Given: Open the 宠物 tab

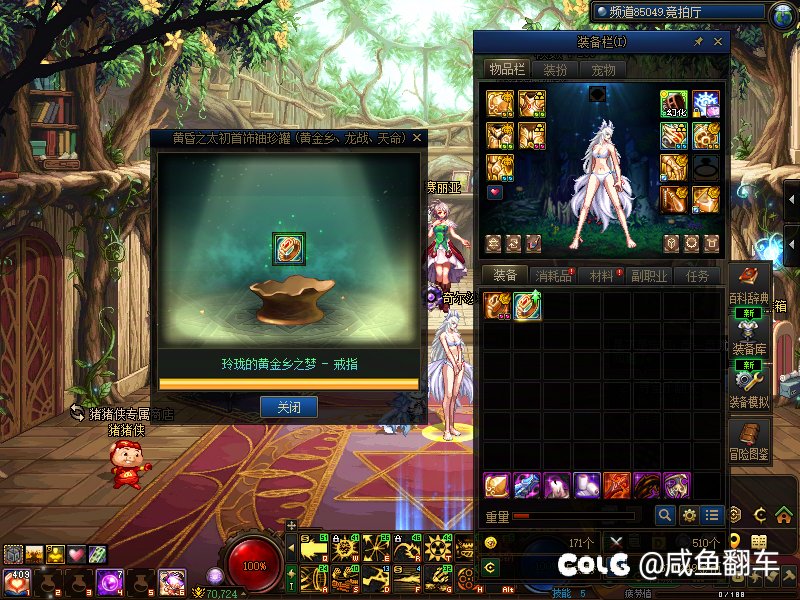Looking at the screenshot, I should 603,69.
